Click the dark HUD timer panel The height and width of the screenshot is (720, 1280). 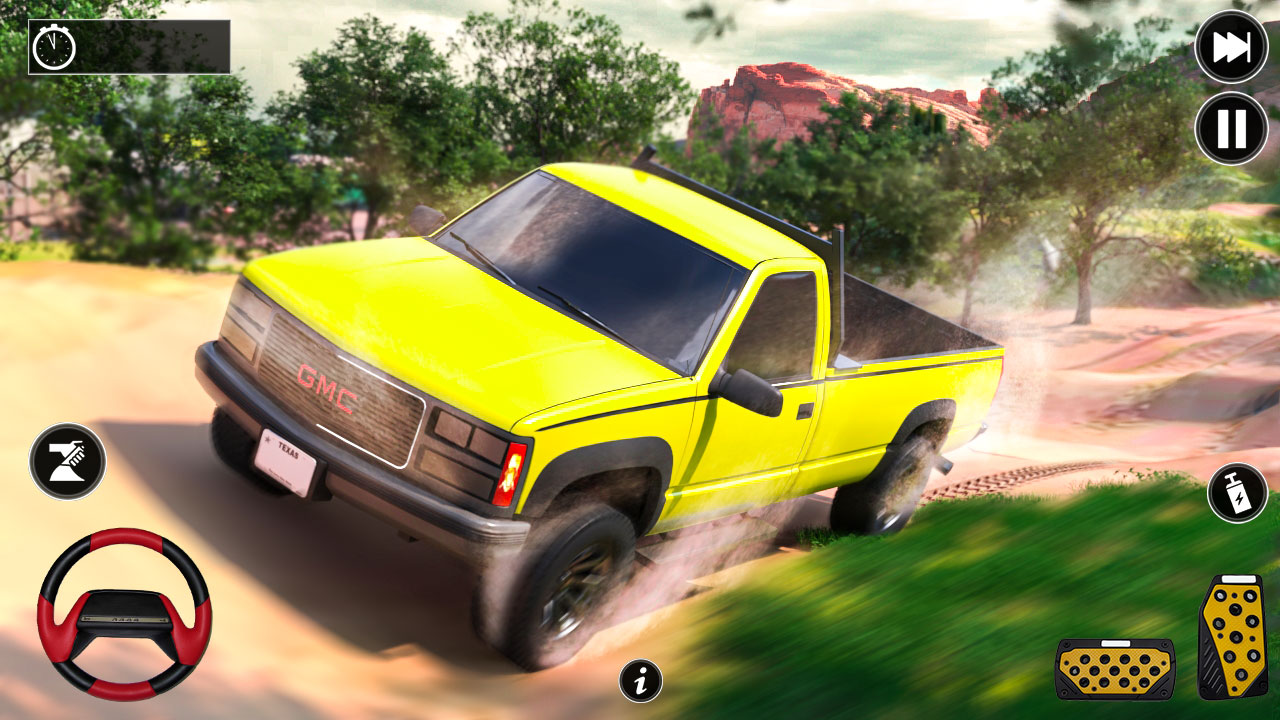[x=130, y=44]
